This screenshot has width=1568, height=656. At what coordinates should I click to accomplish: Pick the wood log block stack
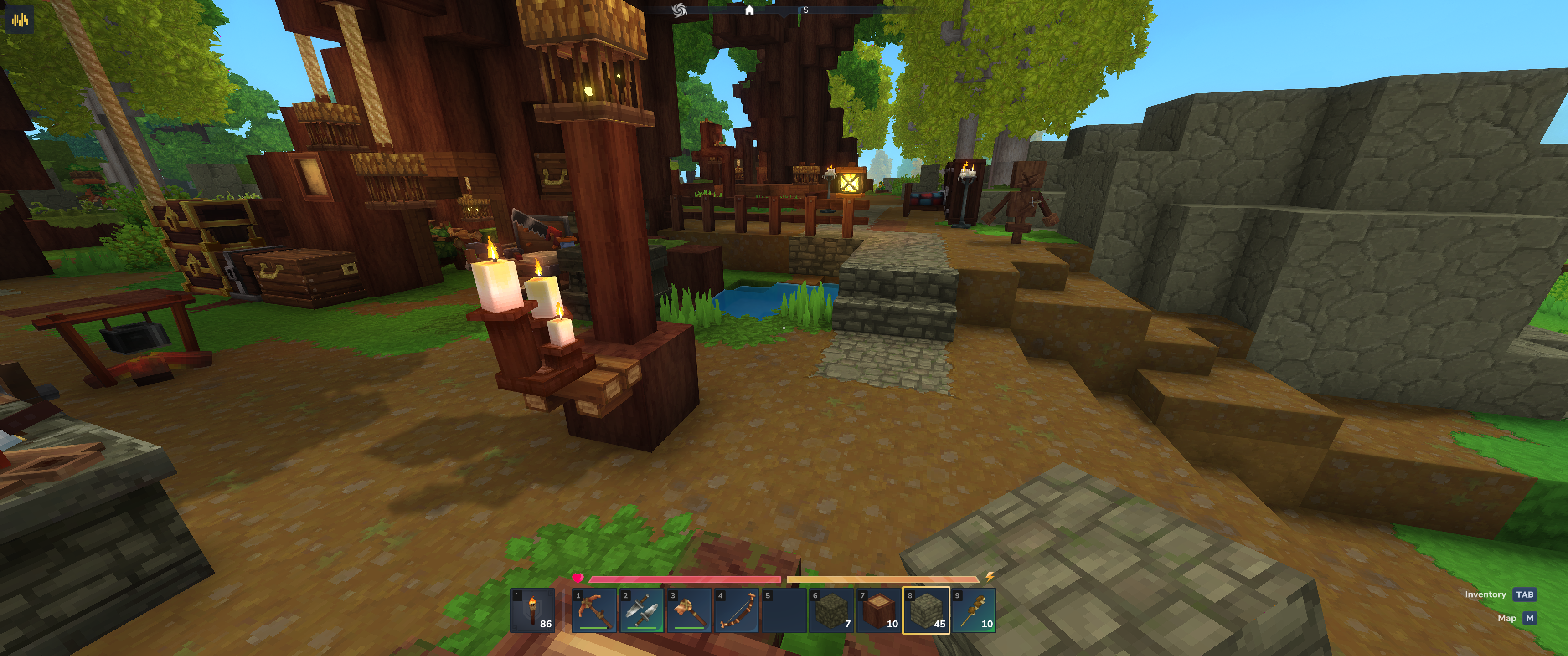pyautogui.click(x=878, y=610)
